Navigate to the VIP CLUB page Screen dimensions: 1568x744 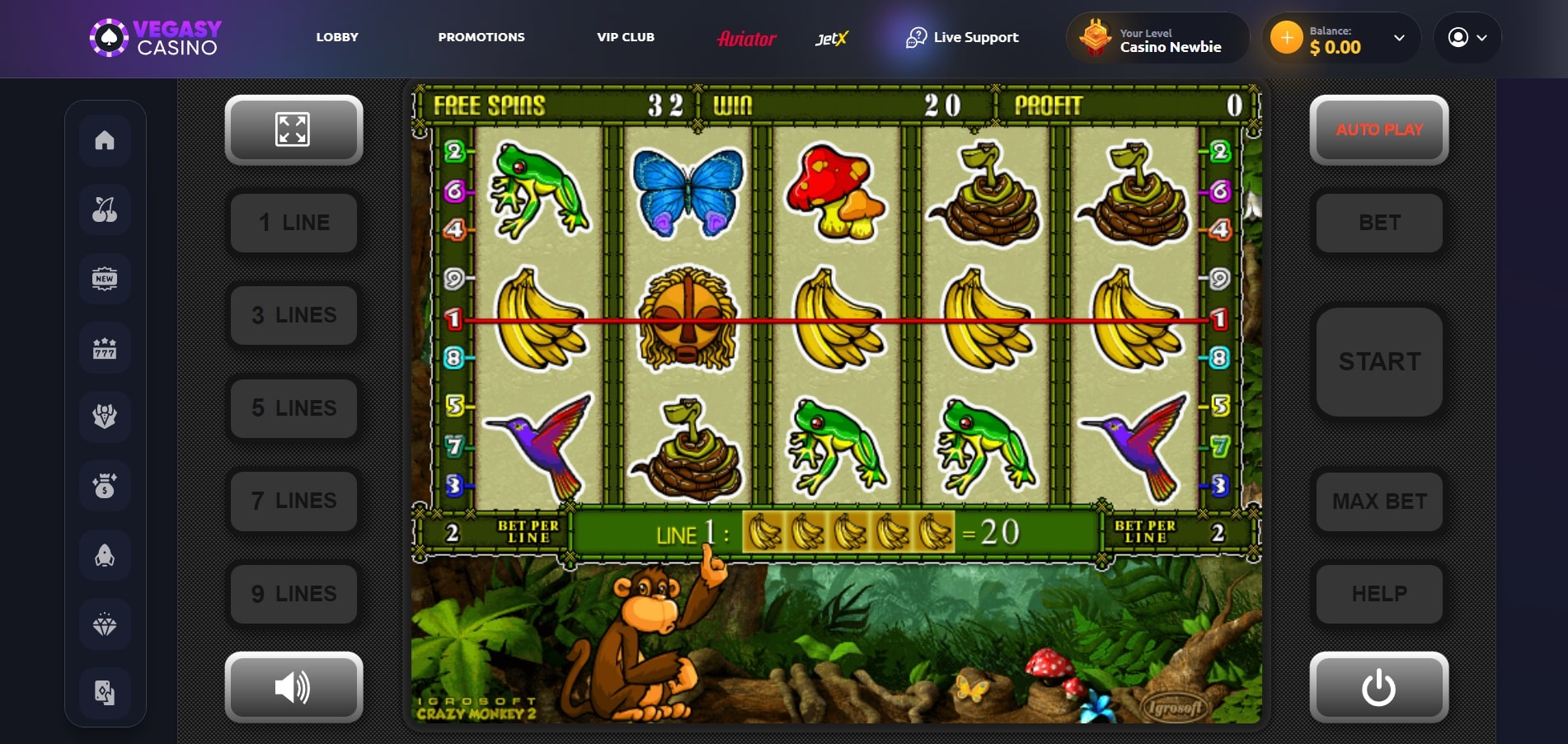pos(625,37)
